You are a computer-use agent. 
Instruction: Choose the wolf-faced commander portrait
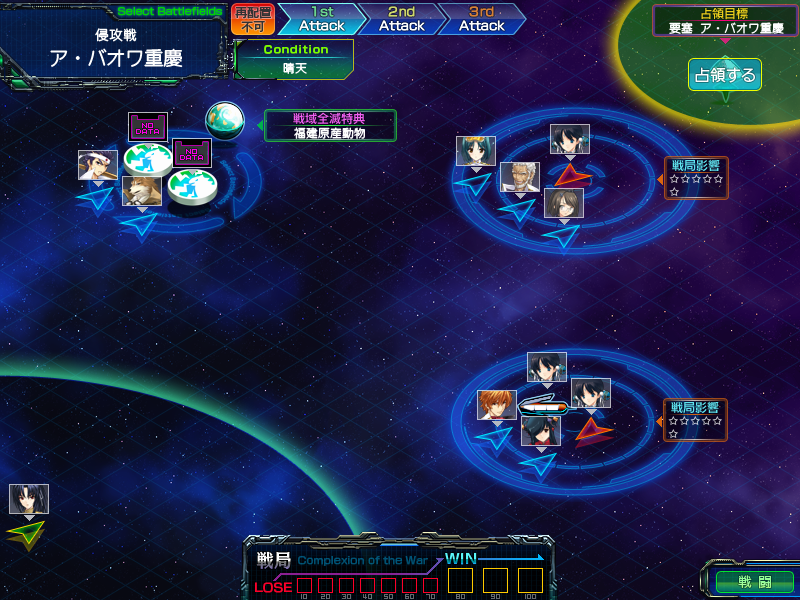[142, 190]
